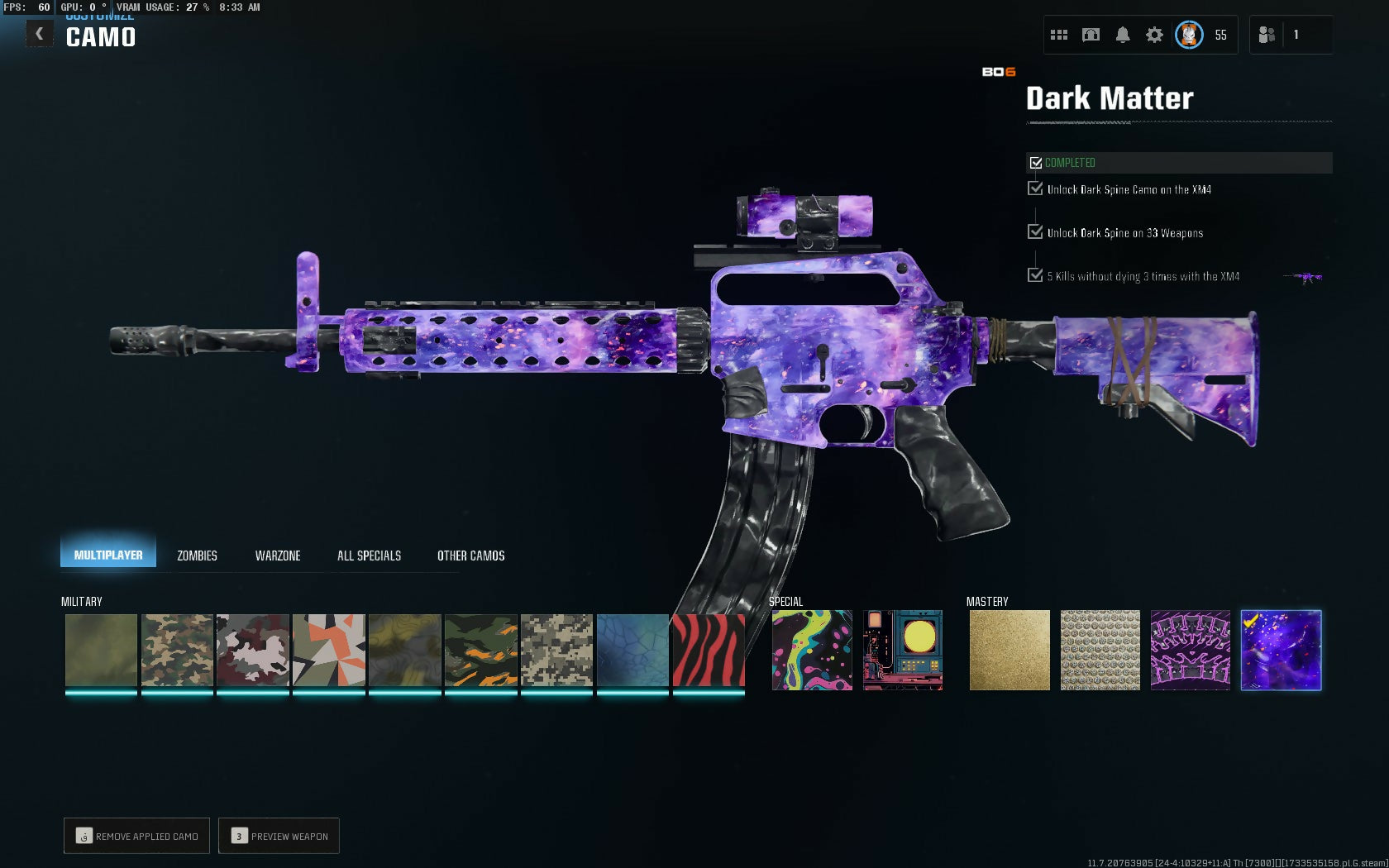This screenshot has height=868, width=1389.
Task: Open the player profile avatar
Action: [1189, 35]
